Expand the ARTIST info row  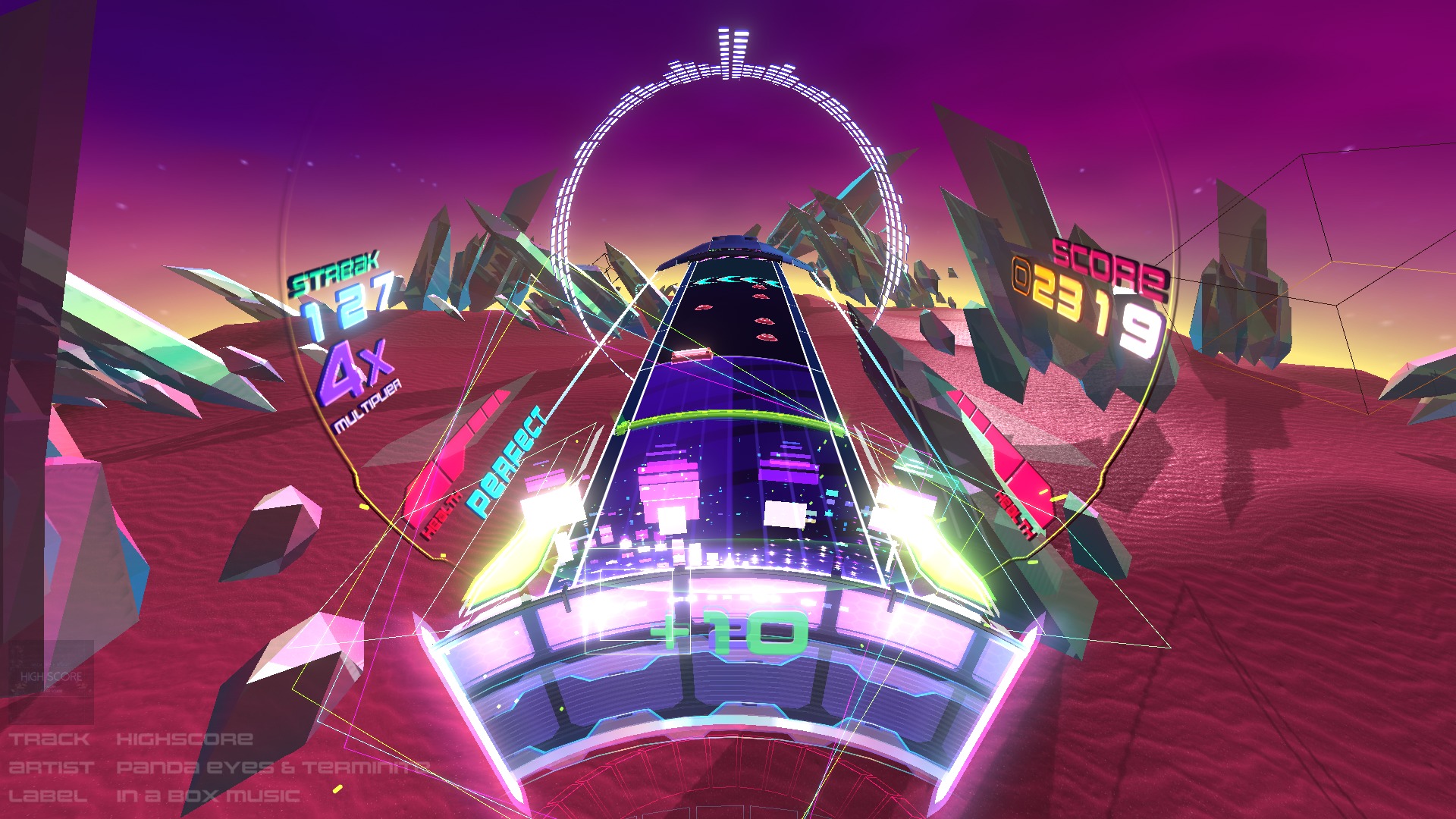[52, 767]
